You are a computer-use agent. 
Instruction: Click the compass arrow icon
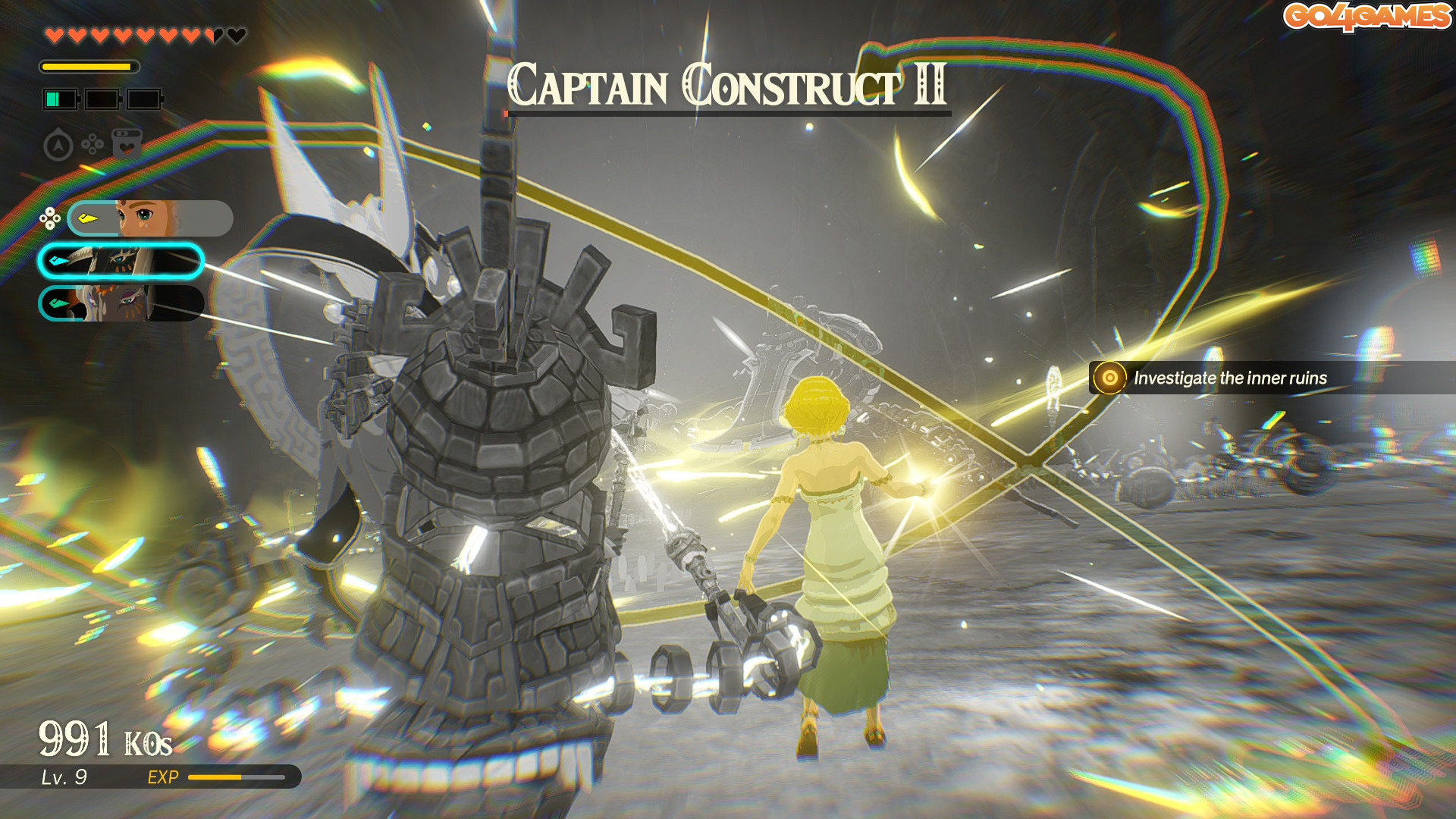coord(58,145)
